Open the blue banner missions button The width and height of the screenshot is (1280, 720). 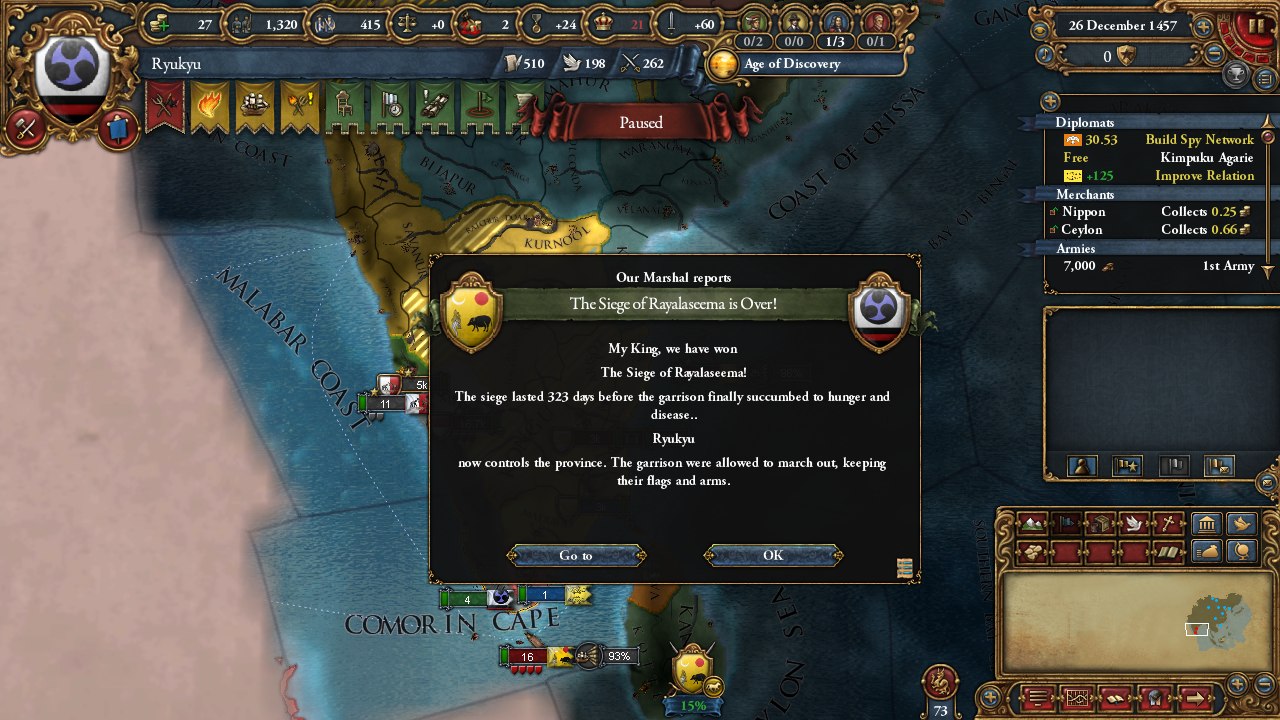[117, 128]
